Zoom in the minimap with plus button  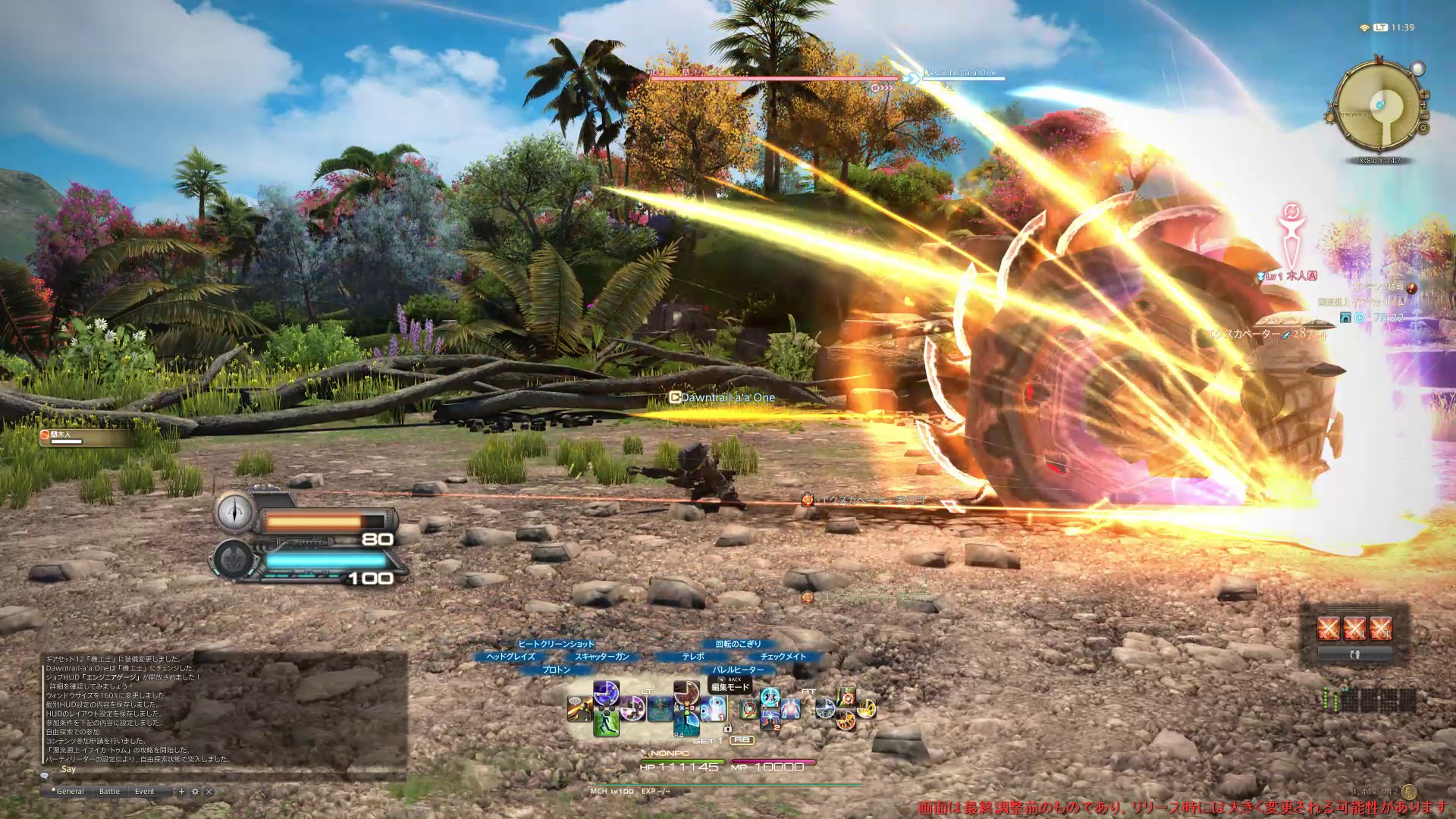[1423, 94]
